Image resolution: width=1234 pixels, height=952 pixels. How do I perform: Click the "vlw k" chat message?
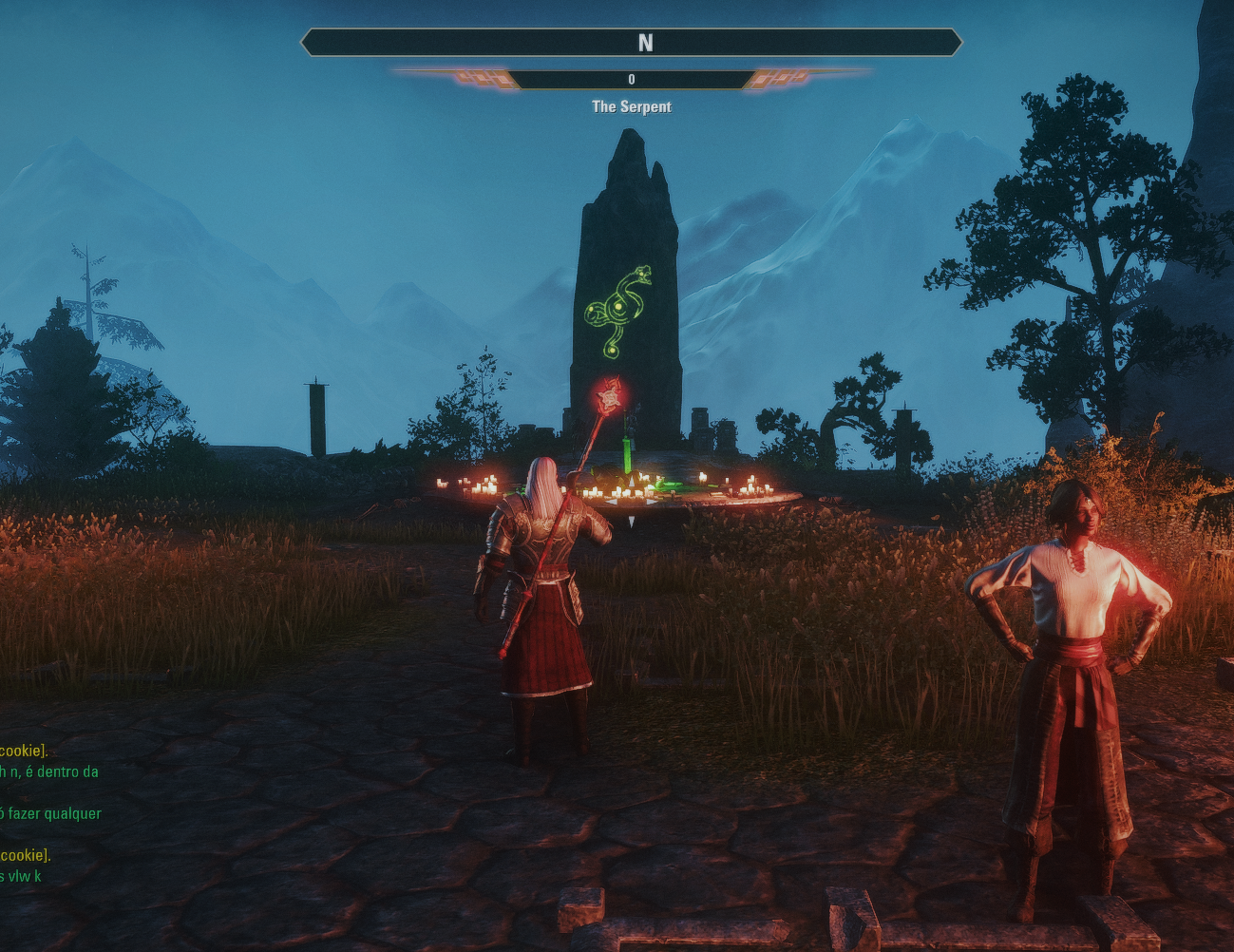pyautogui.click(x=21, y=876)
